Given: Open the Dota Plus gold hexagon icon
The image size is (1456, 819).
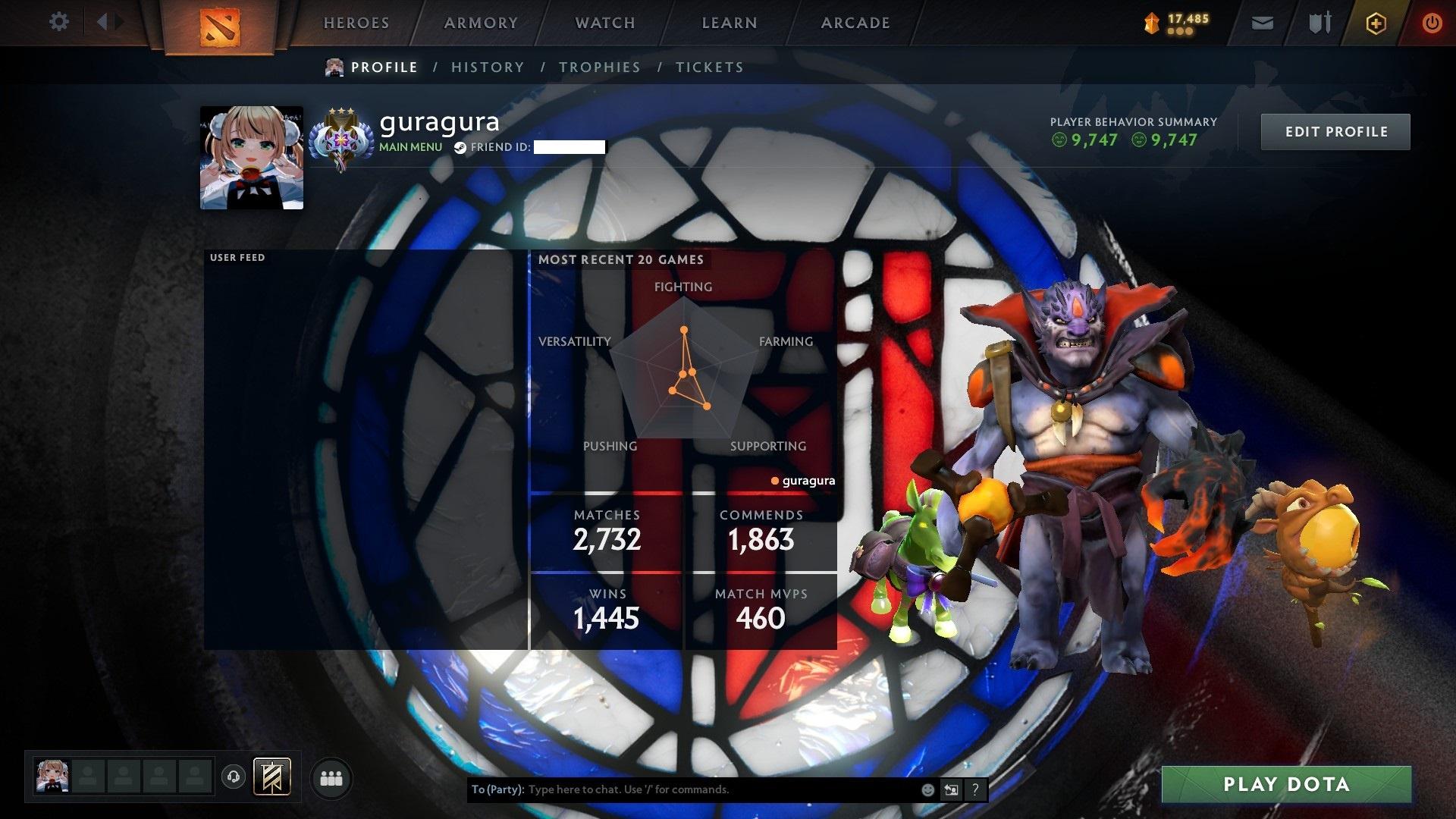Looking at the screenshot, I should pos(1376,24).
